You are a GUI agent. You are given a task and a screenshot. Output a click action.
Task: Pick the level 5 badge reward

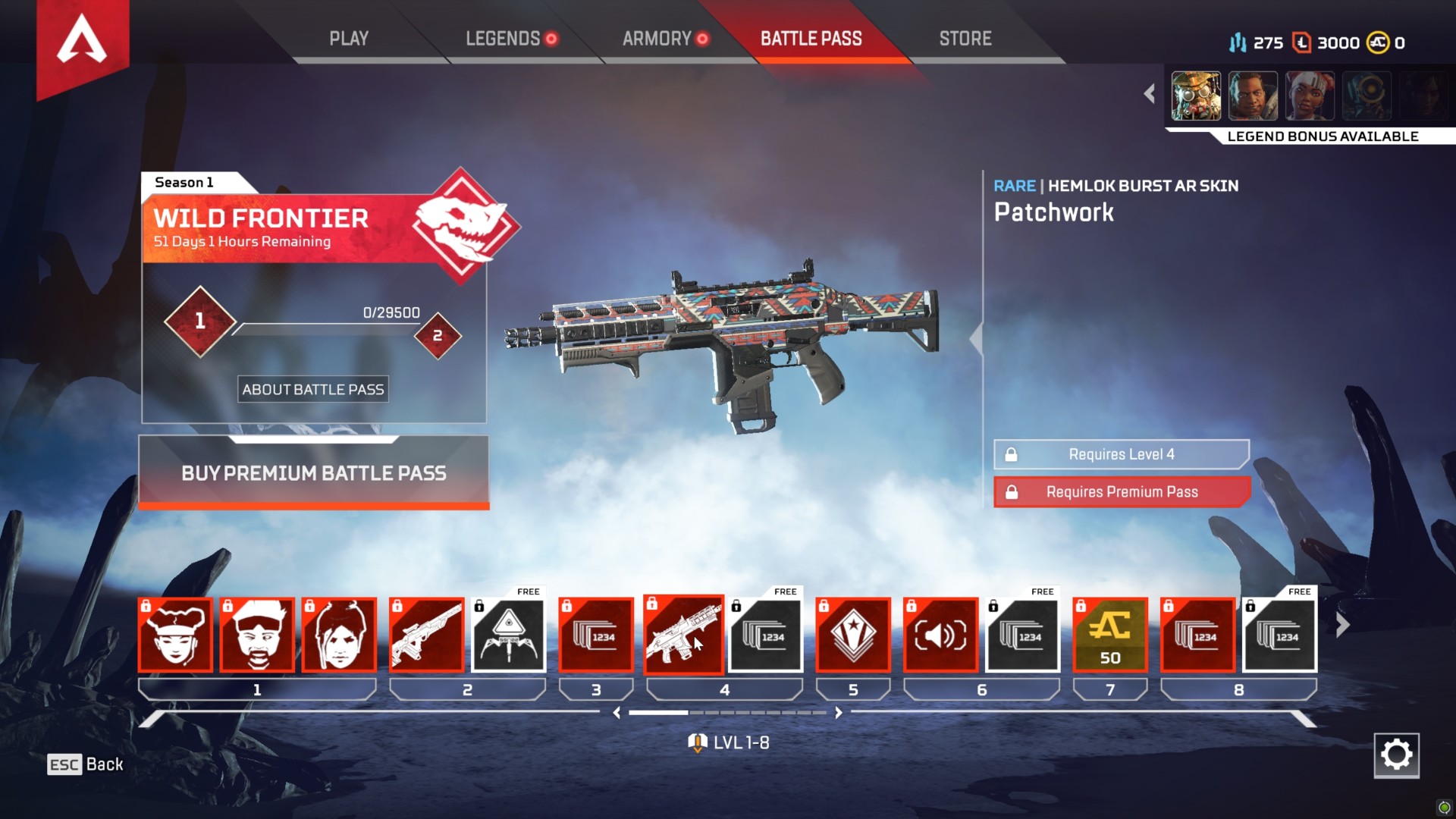click(853, 635)
